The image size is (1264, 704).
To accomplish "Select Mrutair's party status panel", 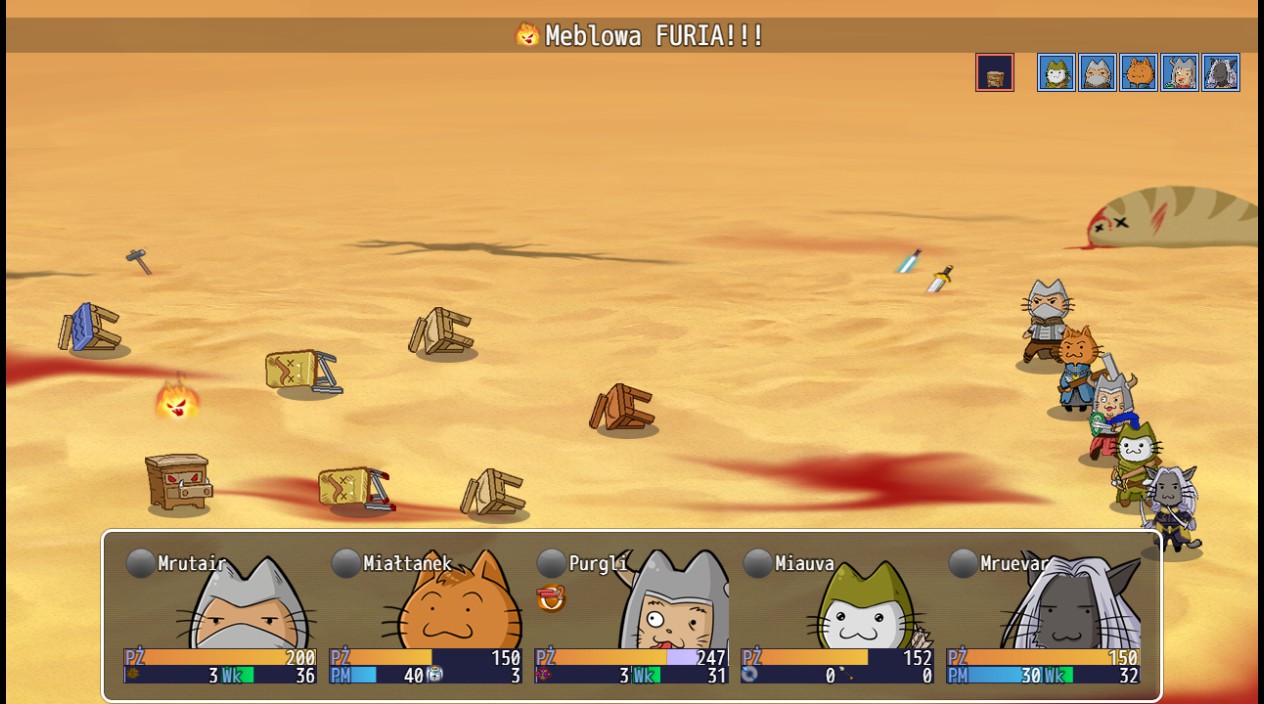I will [220, 616].
